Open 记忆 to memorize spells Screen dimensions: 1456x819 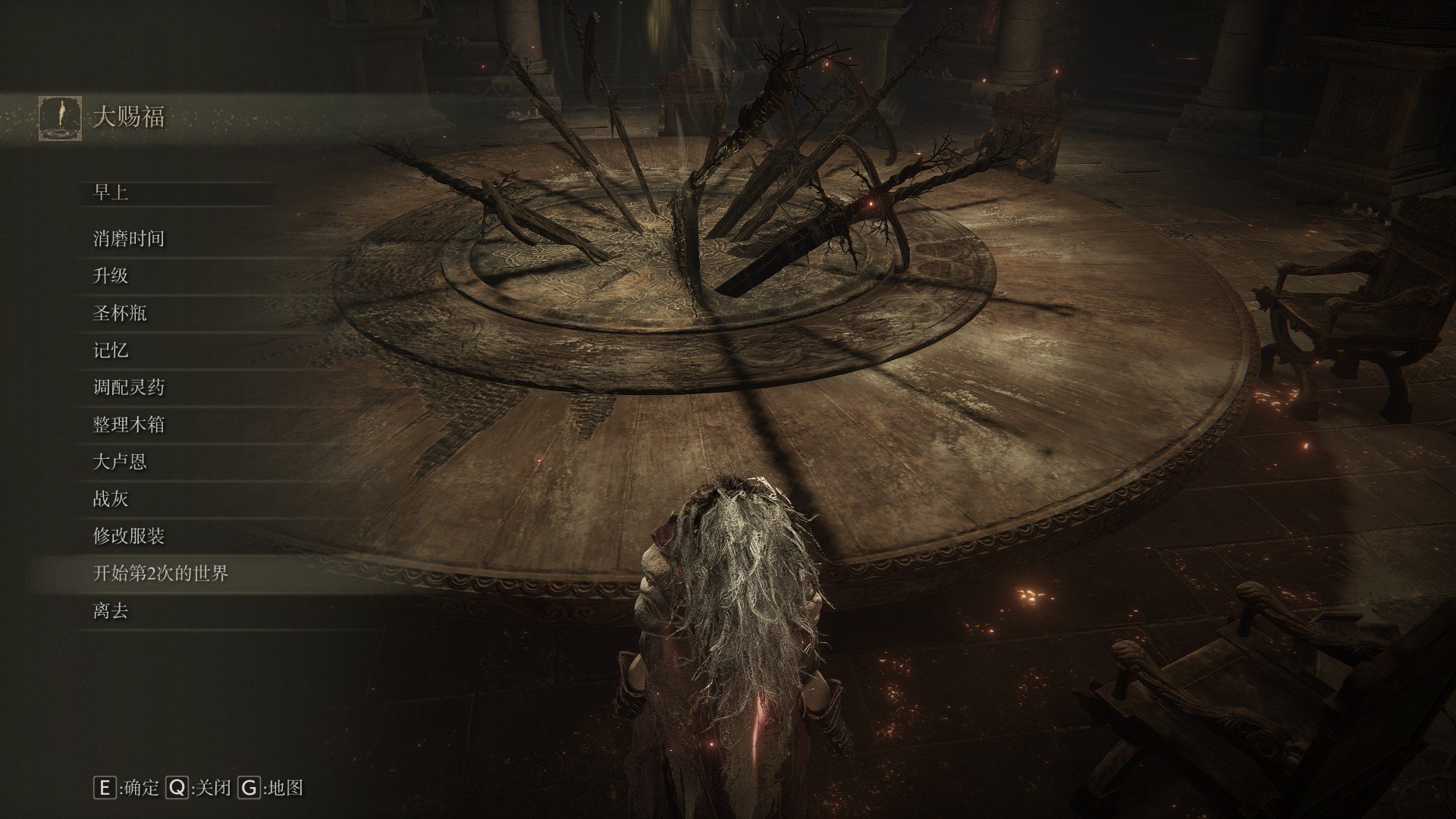click(x=111, y=350)
